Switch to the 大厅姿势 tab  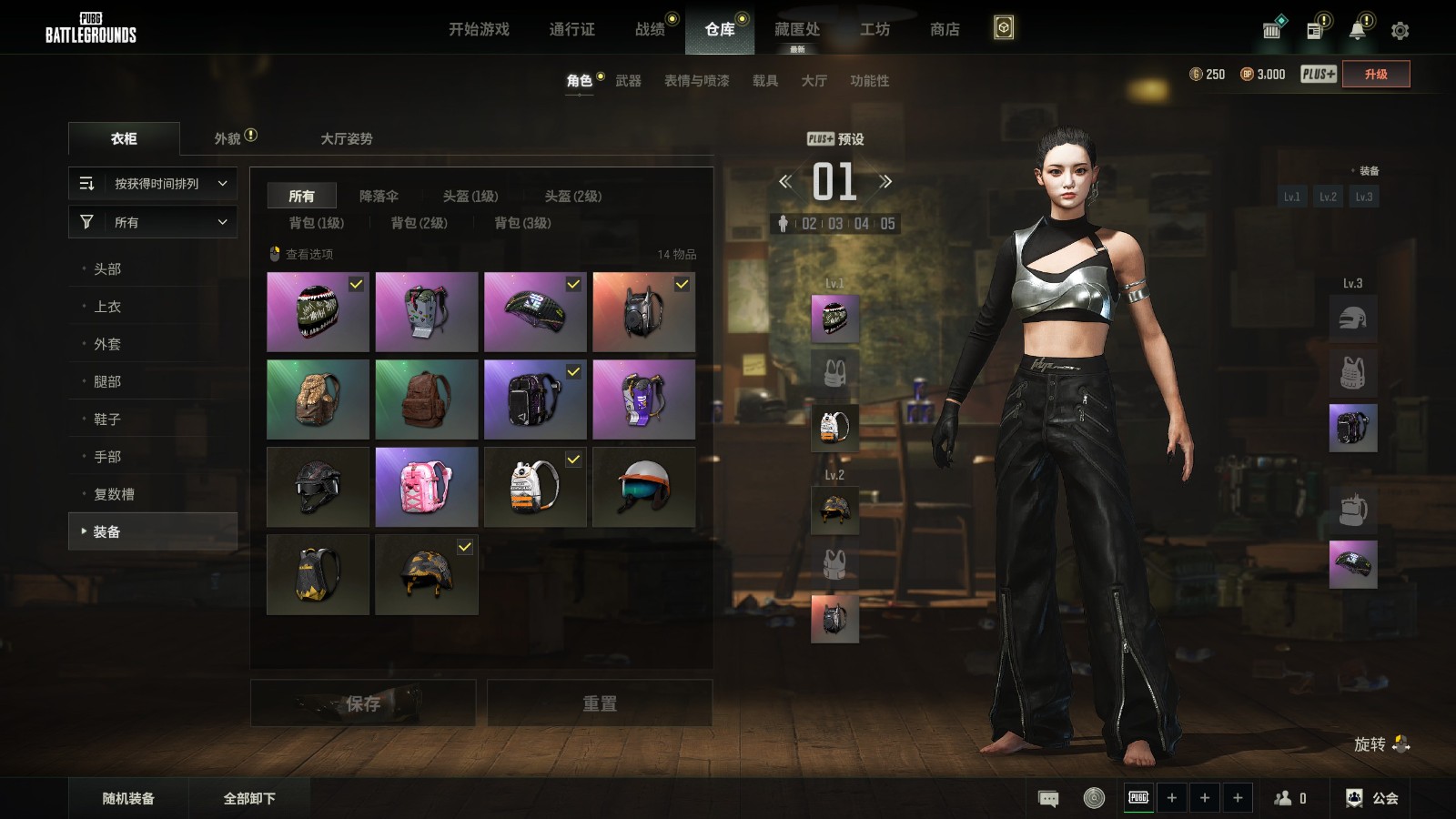[x=346, y=138]
